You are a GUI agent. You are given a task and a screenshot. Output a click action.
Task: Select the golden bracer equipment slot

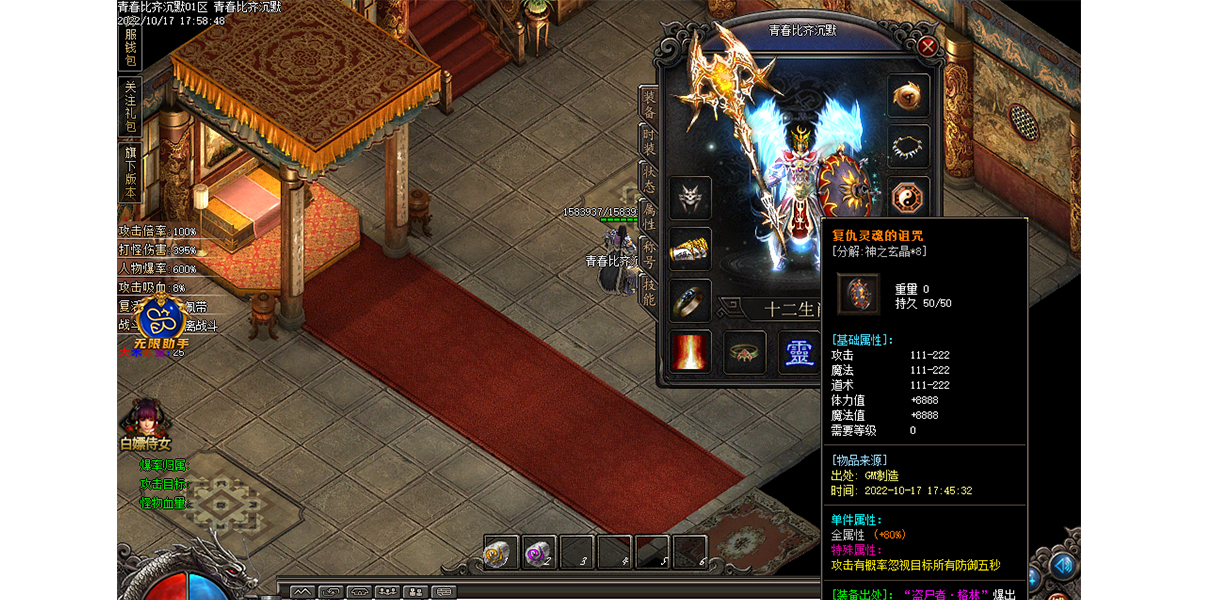pos(690,249)
